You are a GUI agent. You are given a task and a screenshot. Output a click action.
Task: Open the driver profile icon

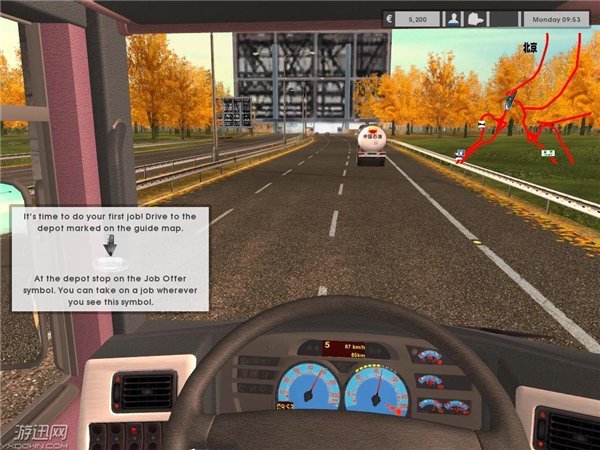click(453, 18)
